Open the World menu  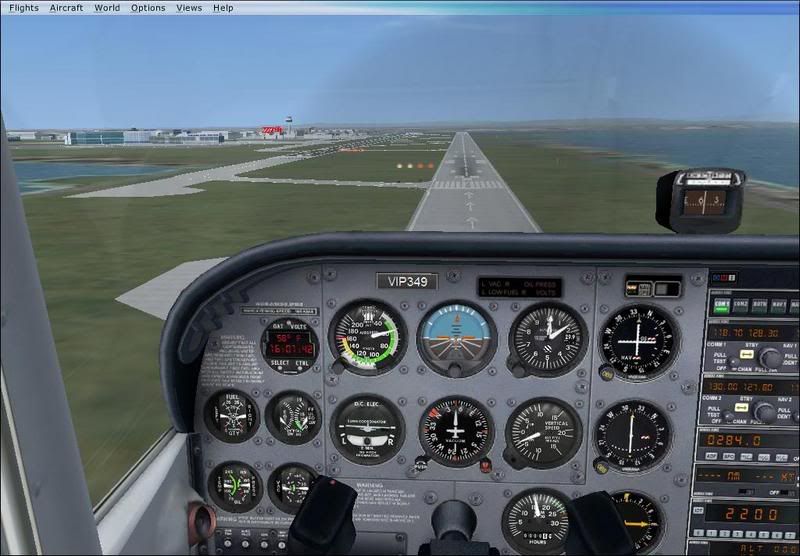pyautogui.click(x=107, y=7)
